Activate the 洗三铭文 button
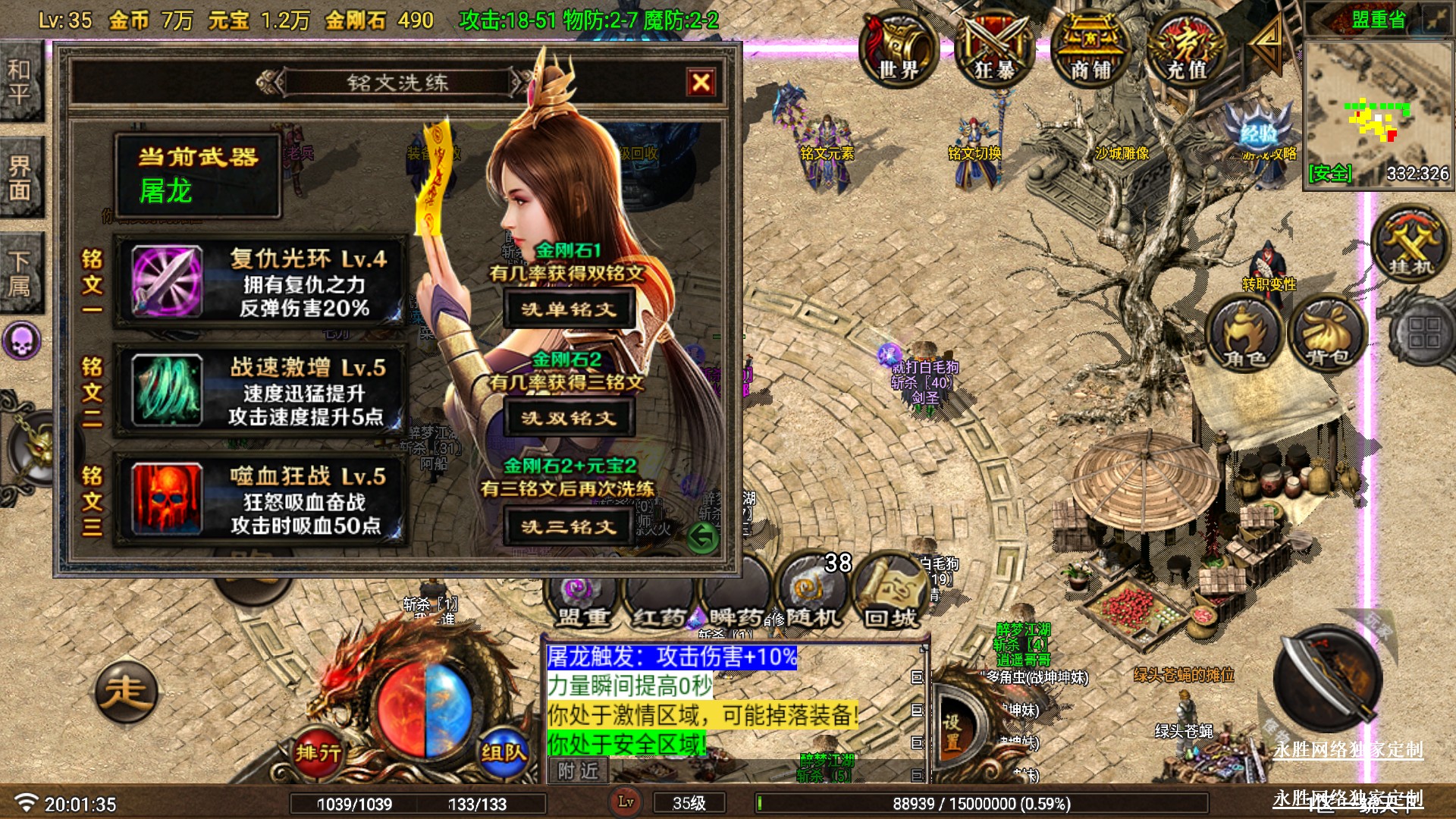Viewport: 1456px width, 819px height. tap(569, 527)
